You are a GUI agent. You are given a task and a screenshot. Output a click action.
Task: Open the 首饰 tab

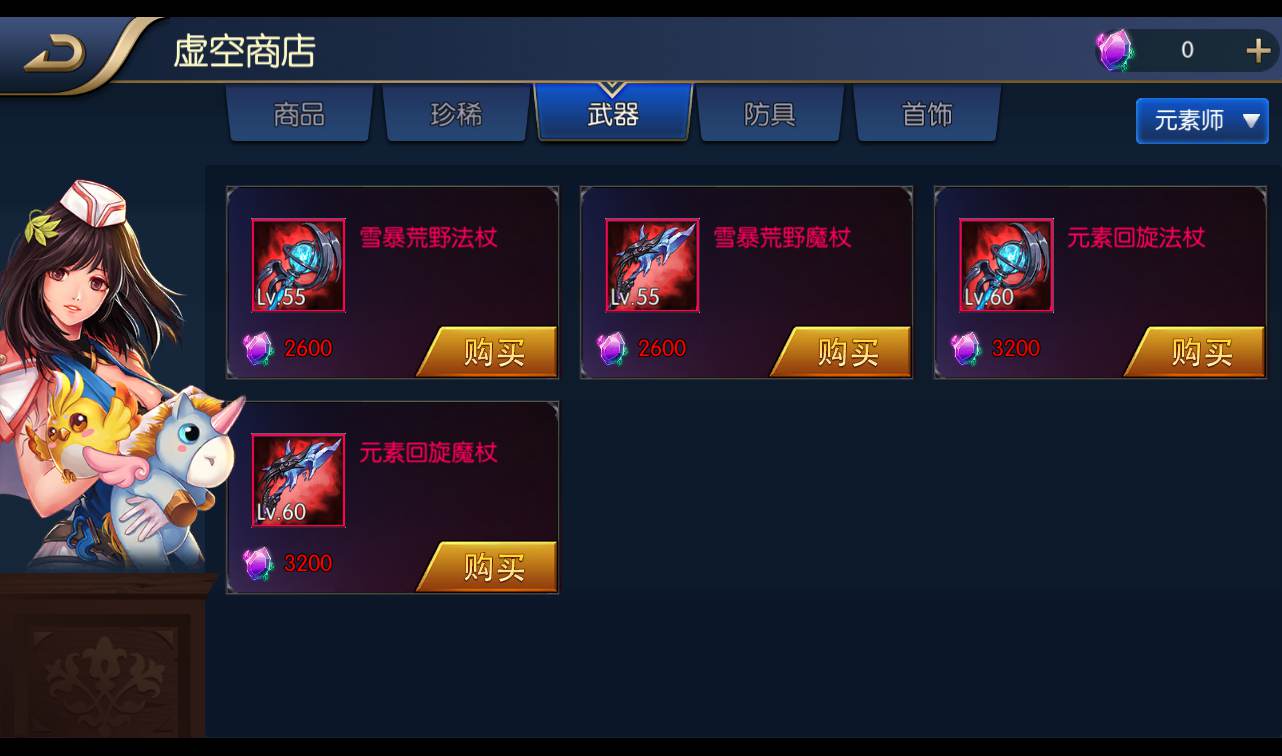coord(927,114)
